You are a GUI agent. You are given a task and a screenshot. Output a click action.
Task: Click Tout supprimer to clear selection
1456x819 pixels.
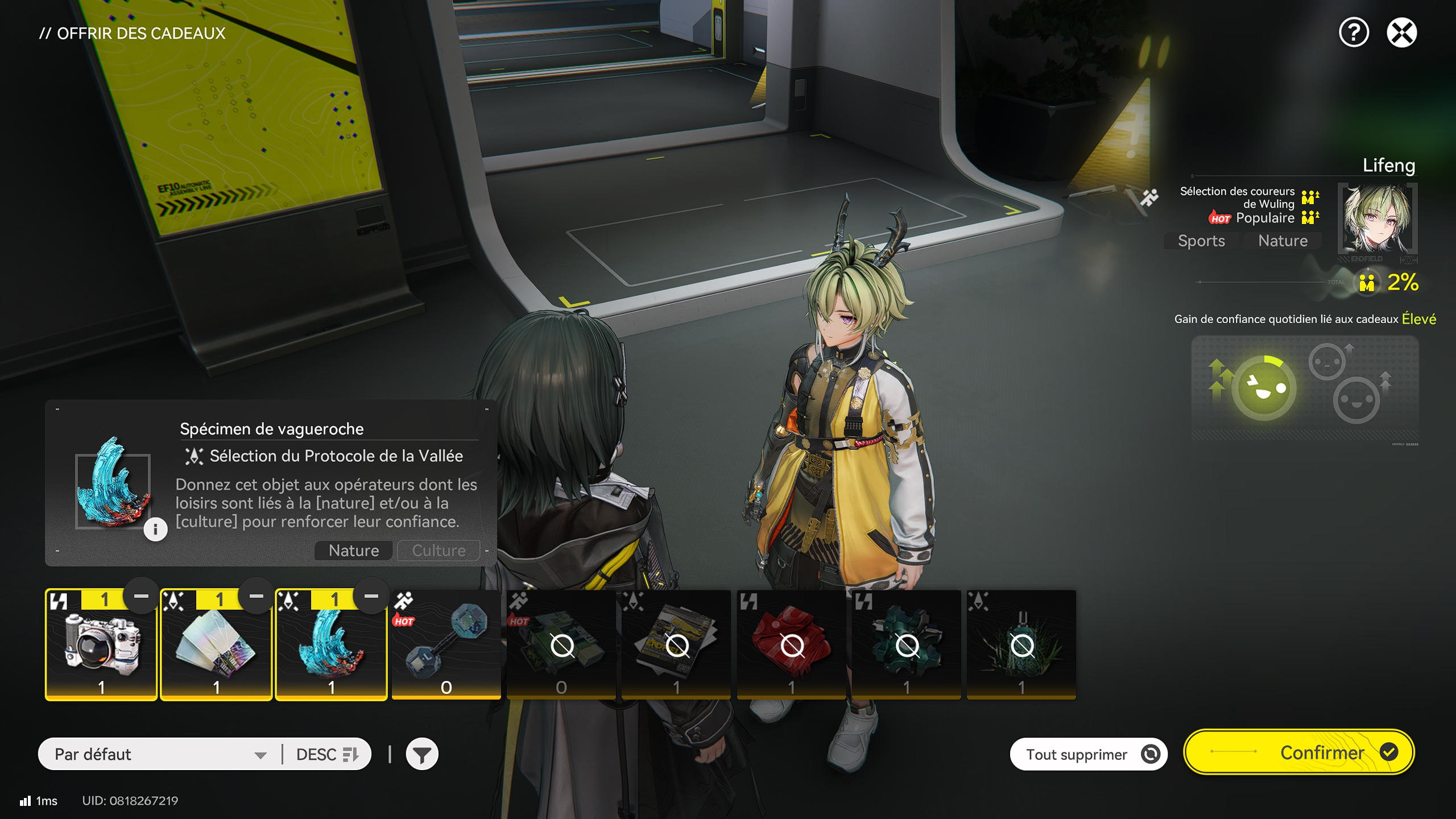pos(1088,754)
